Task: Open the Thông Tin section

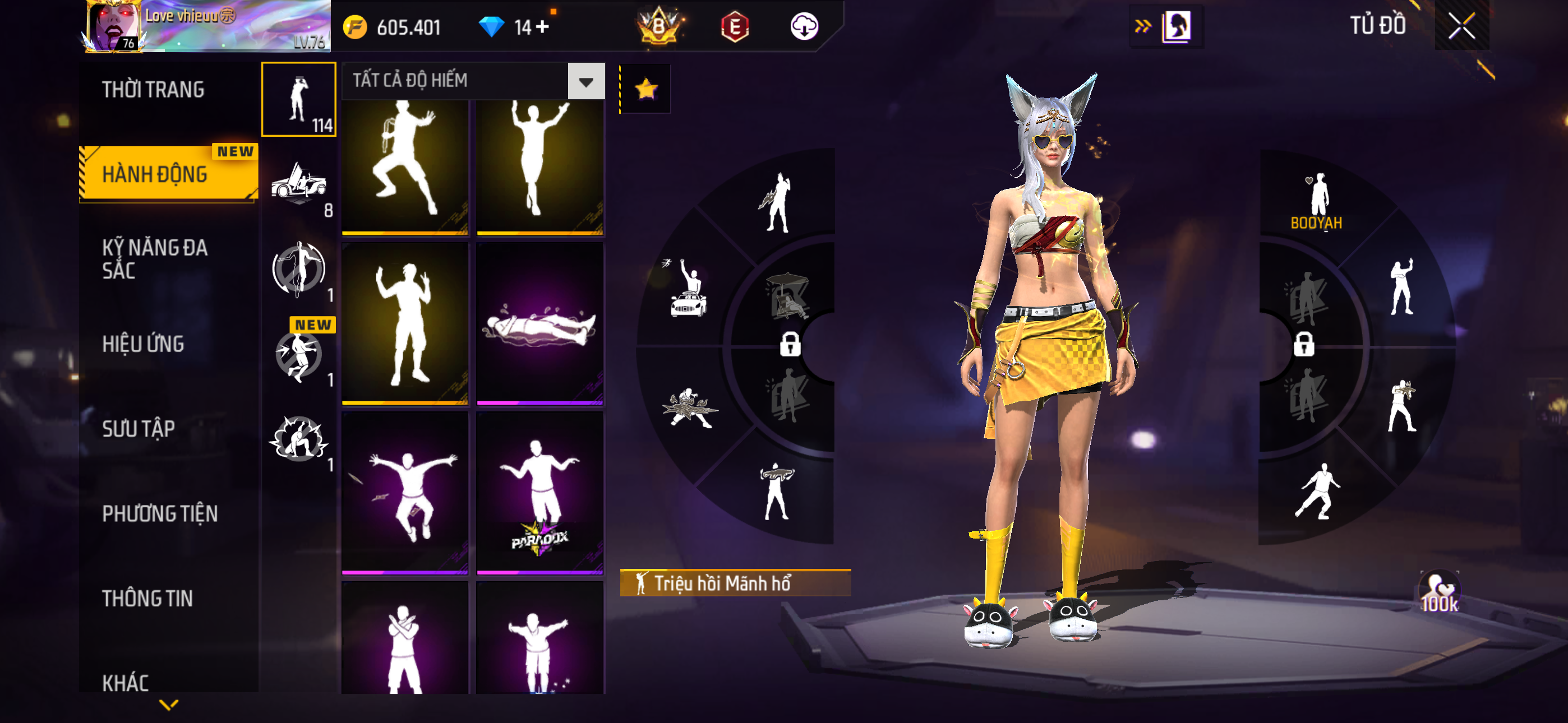Action: 147,598
